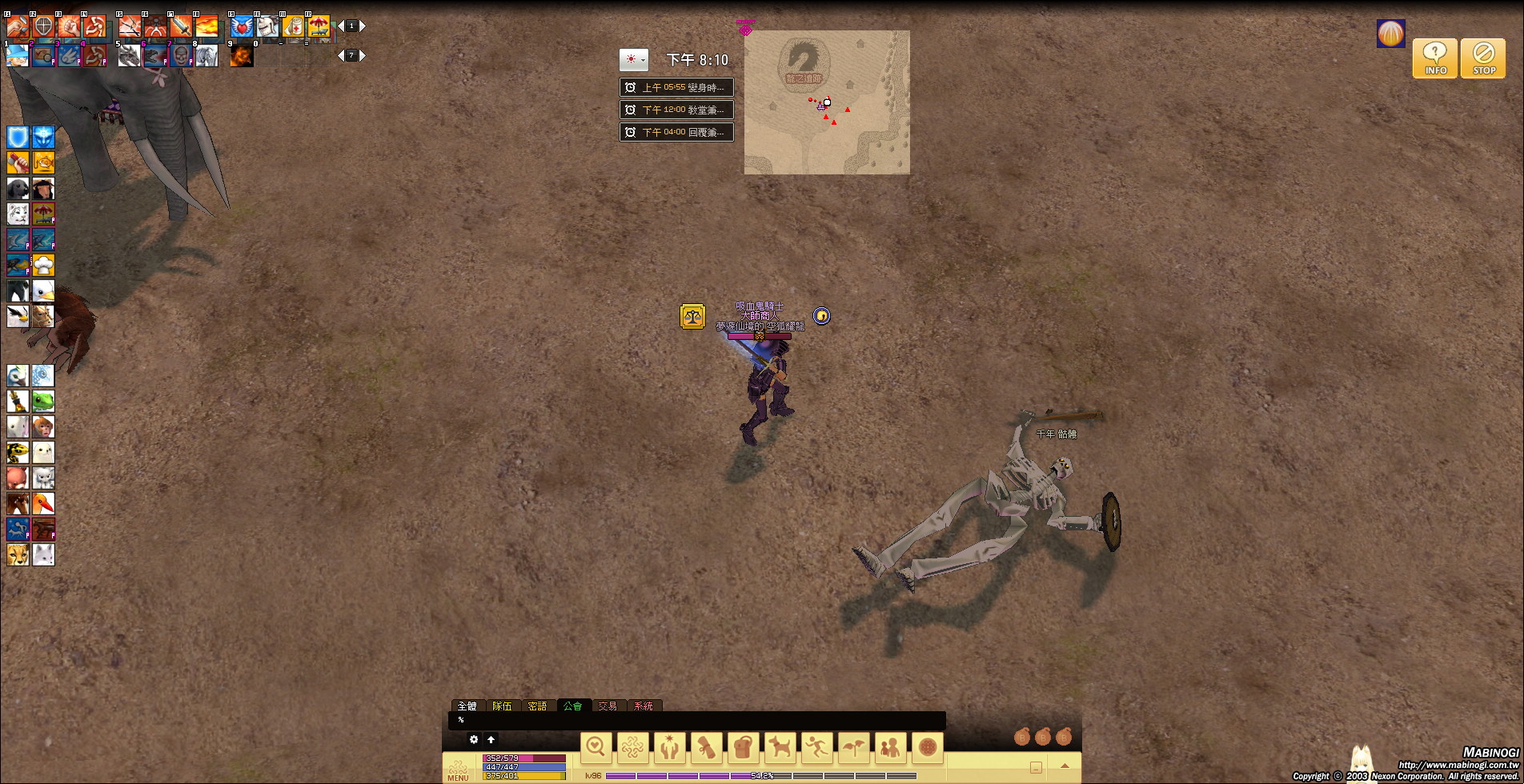Open the pet dog menu icon
This screenshot has height=784, width=1524.
[x=780, y=747]
